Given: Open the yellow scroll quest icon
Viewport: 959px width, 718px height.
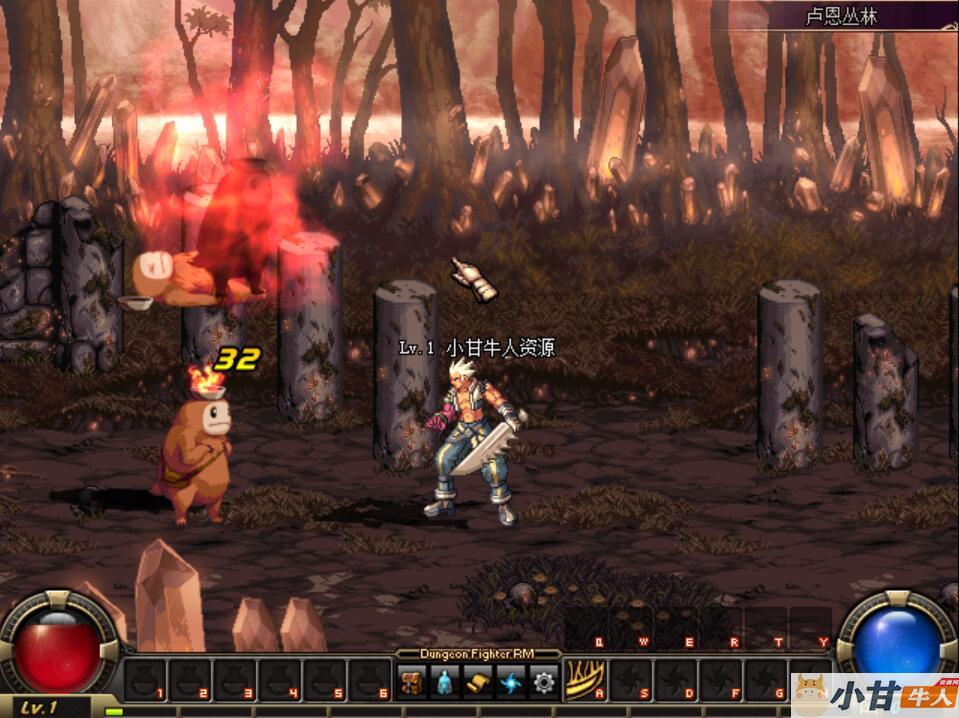Looking at the screenshot, I should pos(477,682).
